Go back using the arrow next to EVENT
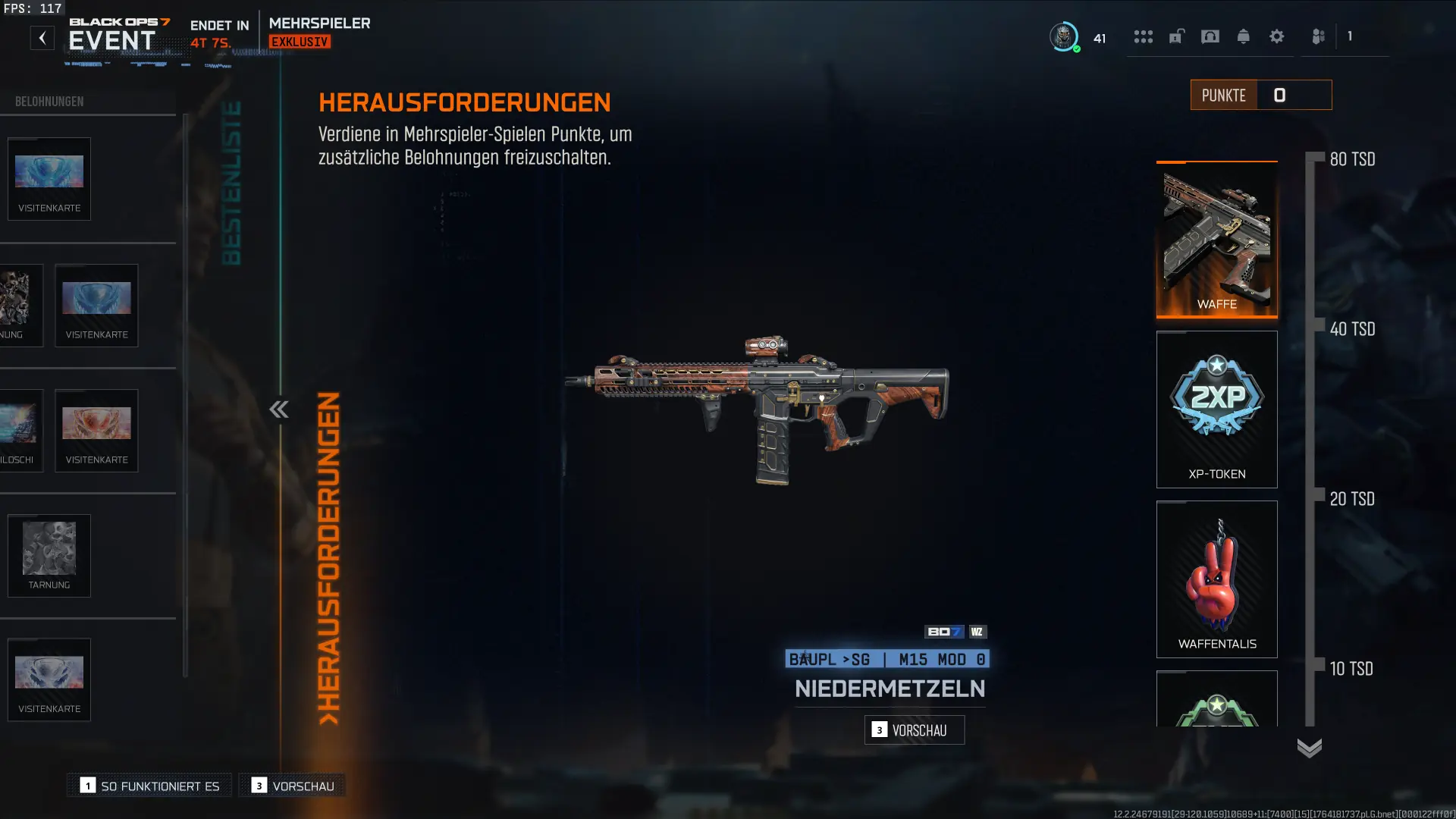The image size is (1456, 819). pyautogui.click(x=42, y=37)
